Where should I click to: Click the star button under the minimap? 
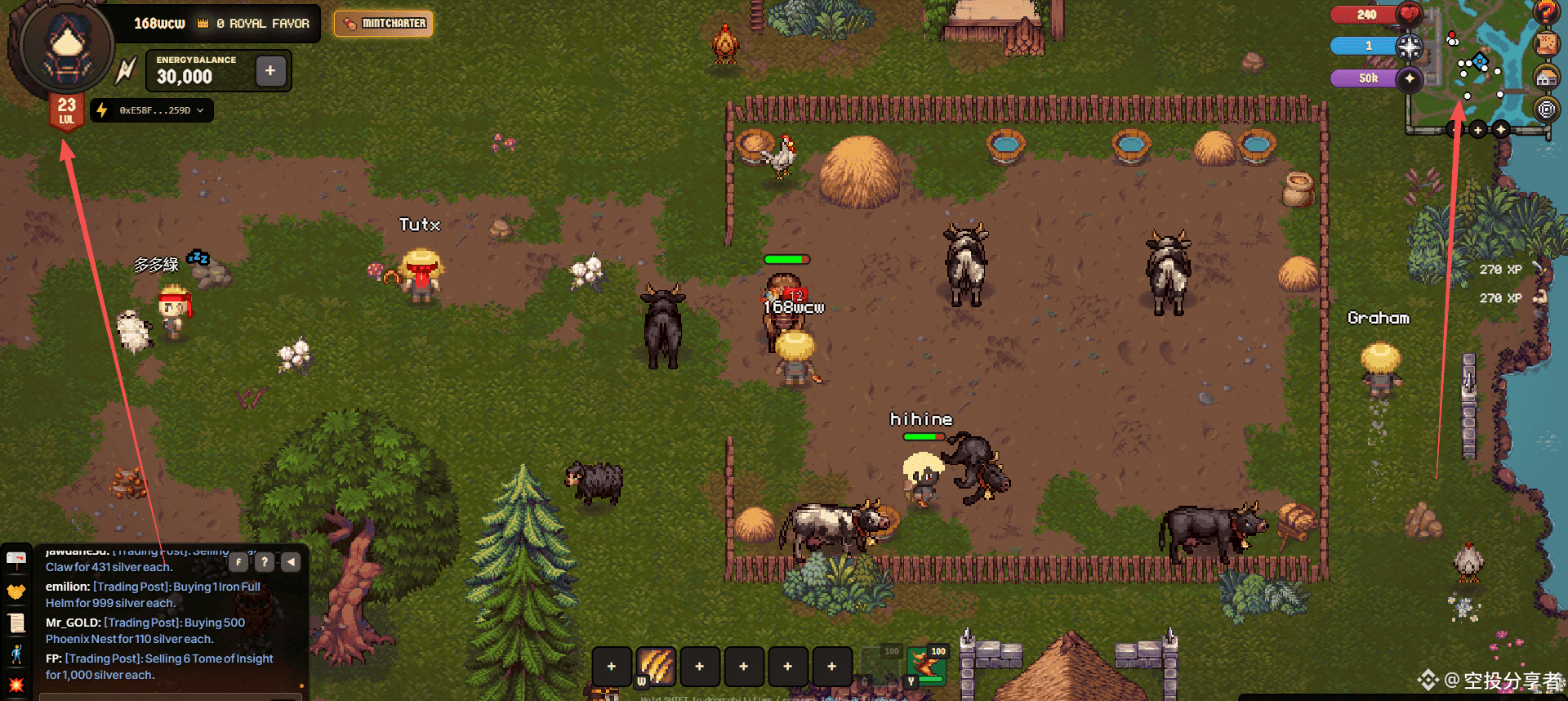pyautogui.click(x=1501, y=130)
